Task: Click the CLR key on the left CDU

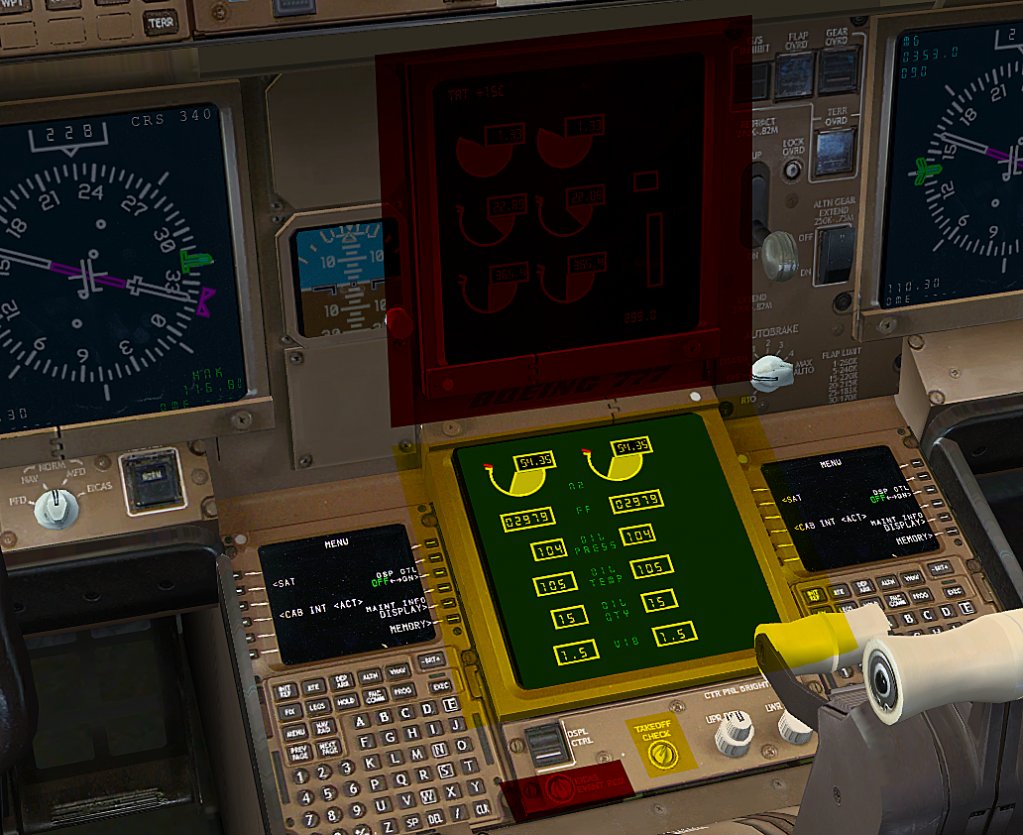Action: tap(482, 807)
